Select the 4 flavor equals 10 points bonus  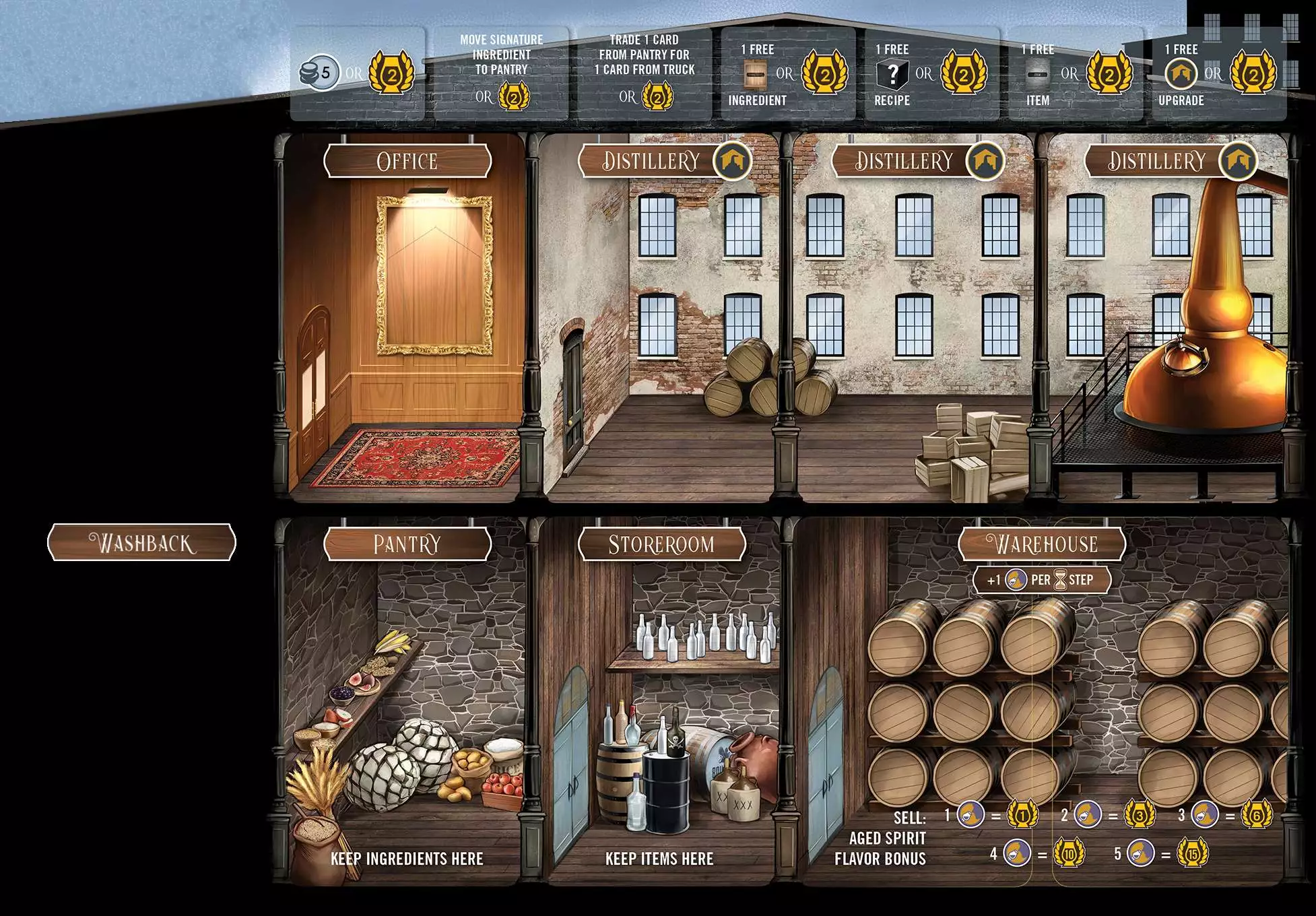[x=1038, y=854]
